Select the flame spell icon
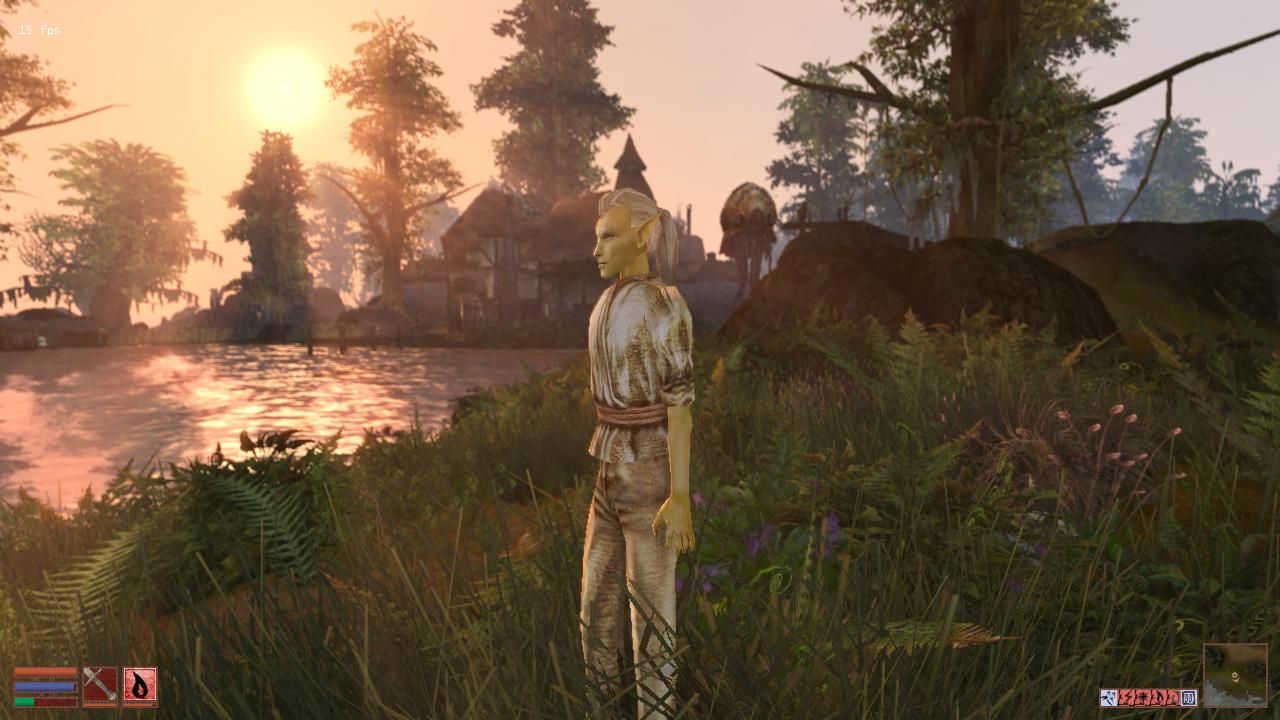1280x720 pixels. tap(140, 684)
